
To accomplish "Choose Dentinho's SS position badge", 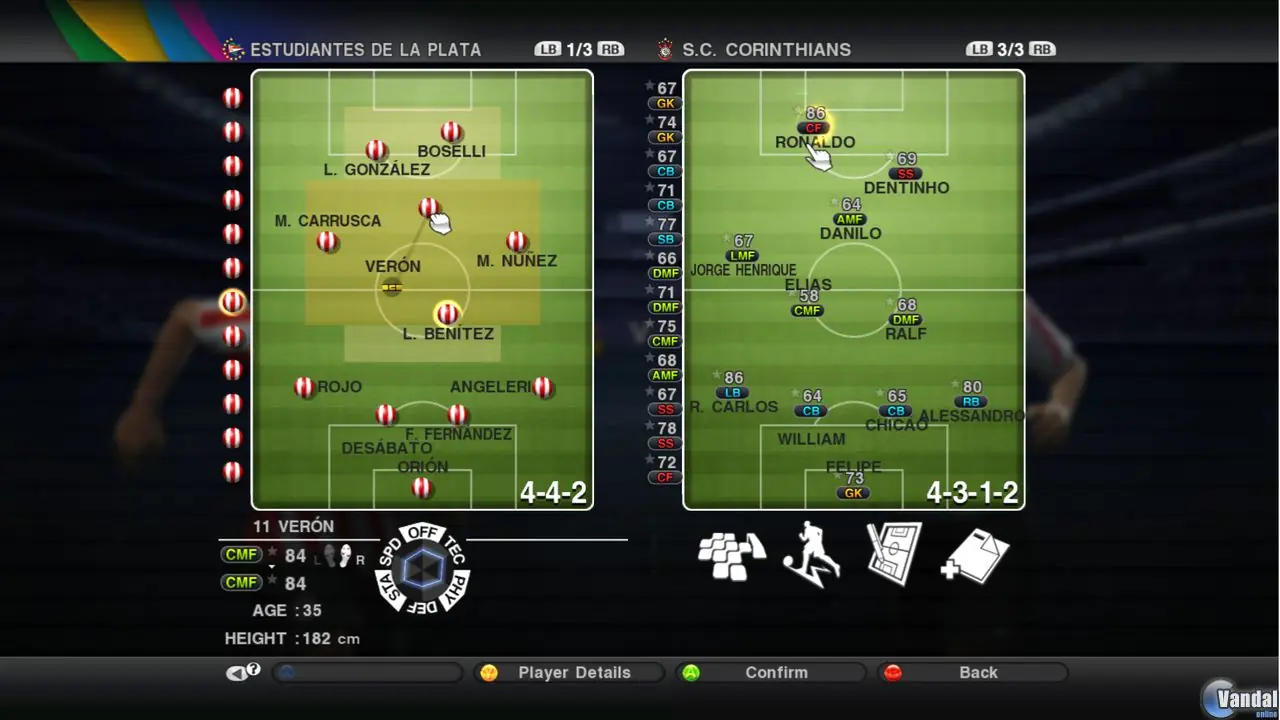I will 905,173.
